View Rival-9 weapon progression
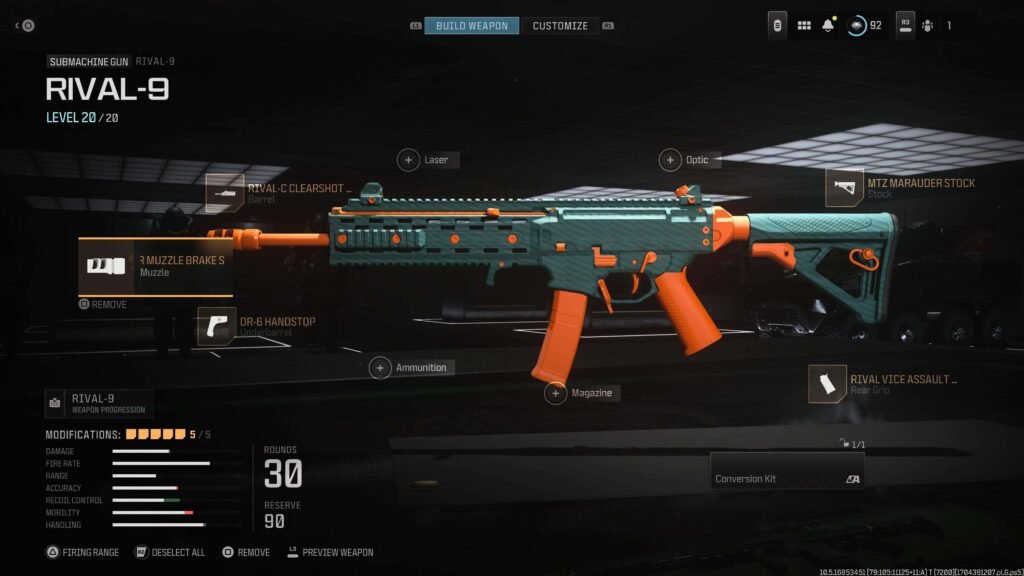 point(98,403)
